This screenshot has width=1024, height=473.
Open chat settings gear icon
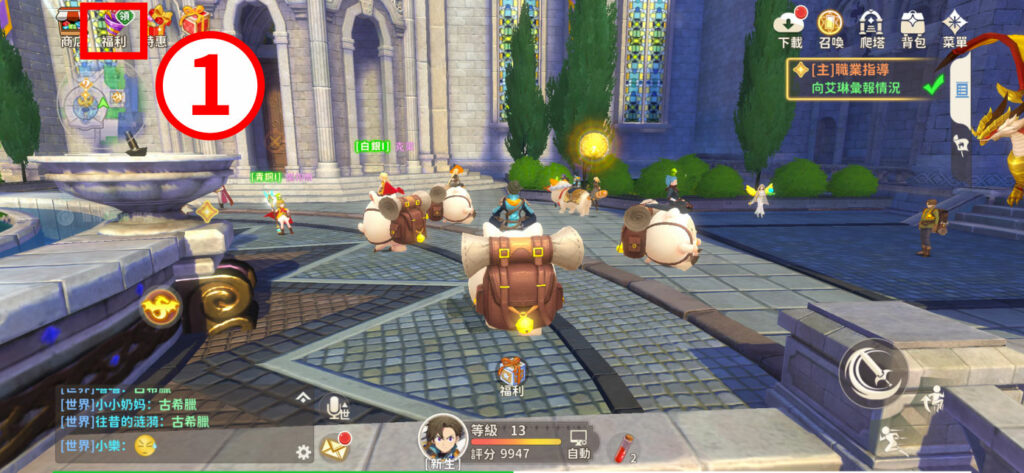tap(303, 451)
